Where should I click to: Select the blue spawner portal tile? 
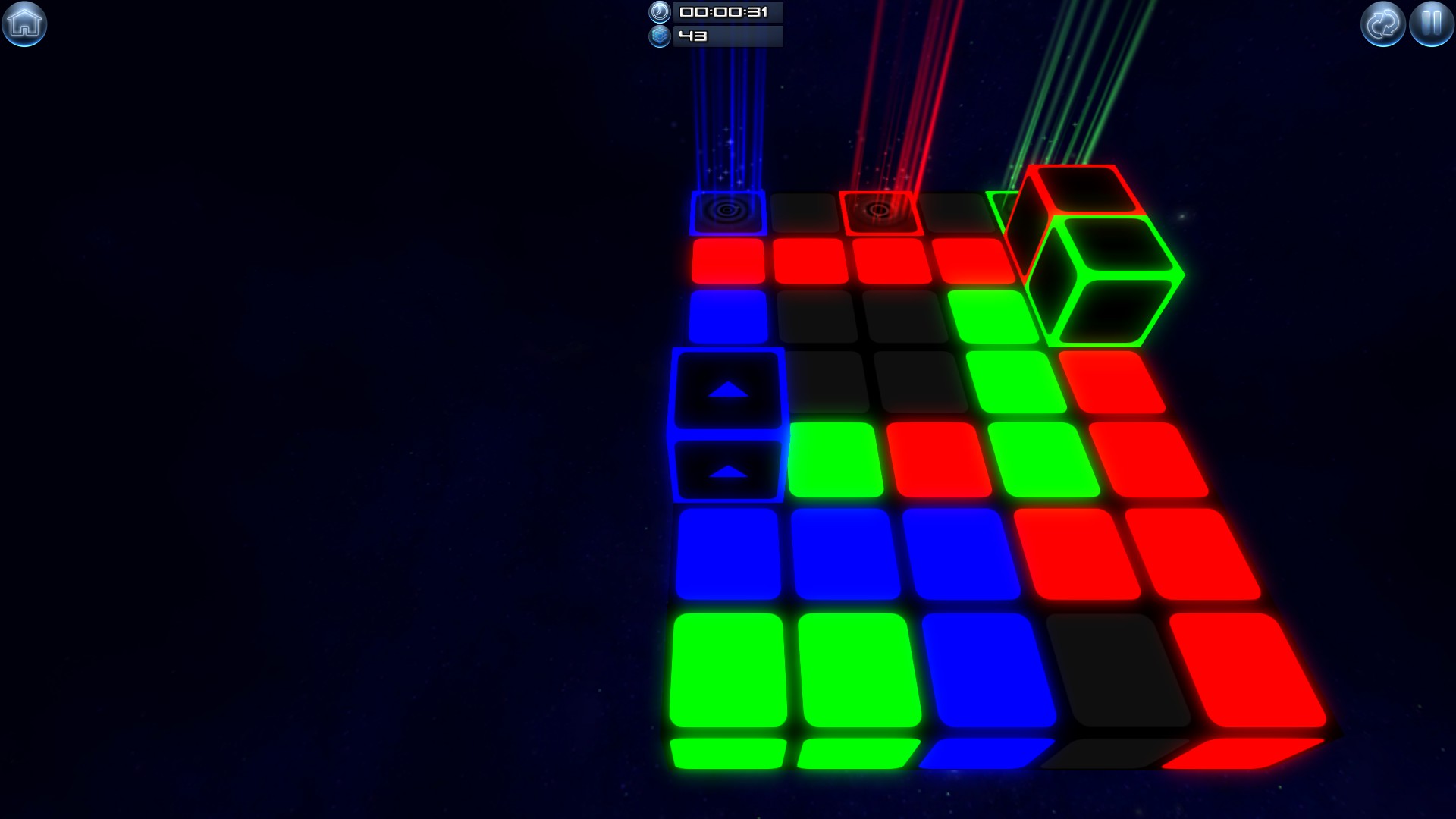(x=726, y=213)
